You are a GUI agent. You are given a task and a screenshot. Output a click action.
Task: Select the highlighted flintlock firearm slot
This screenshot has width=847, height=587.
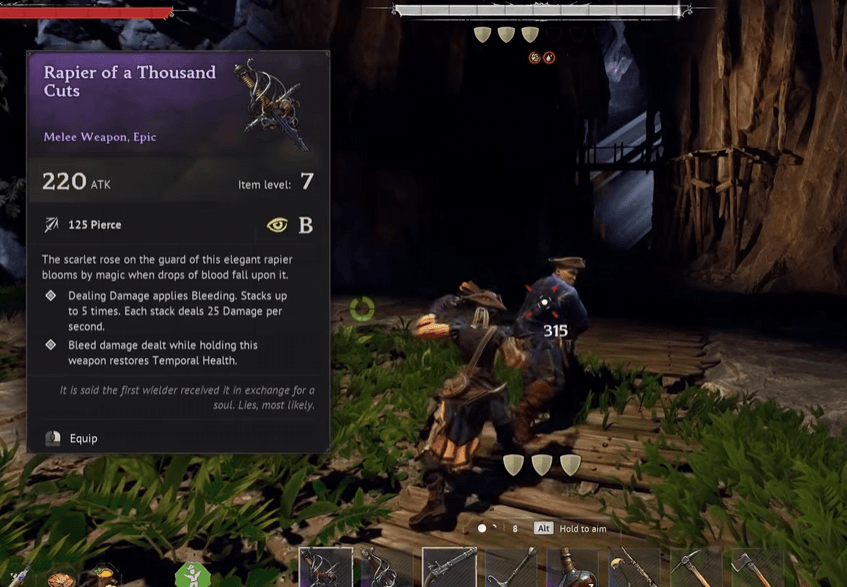coord(448,567)
